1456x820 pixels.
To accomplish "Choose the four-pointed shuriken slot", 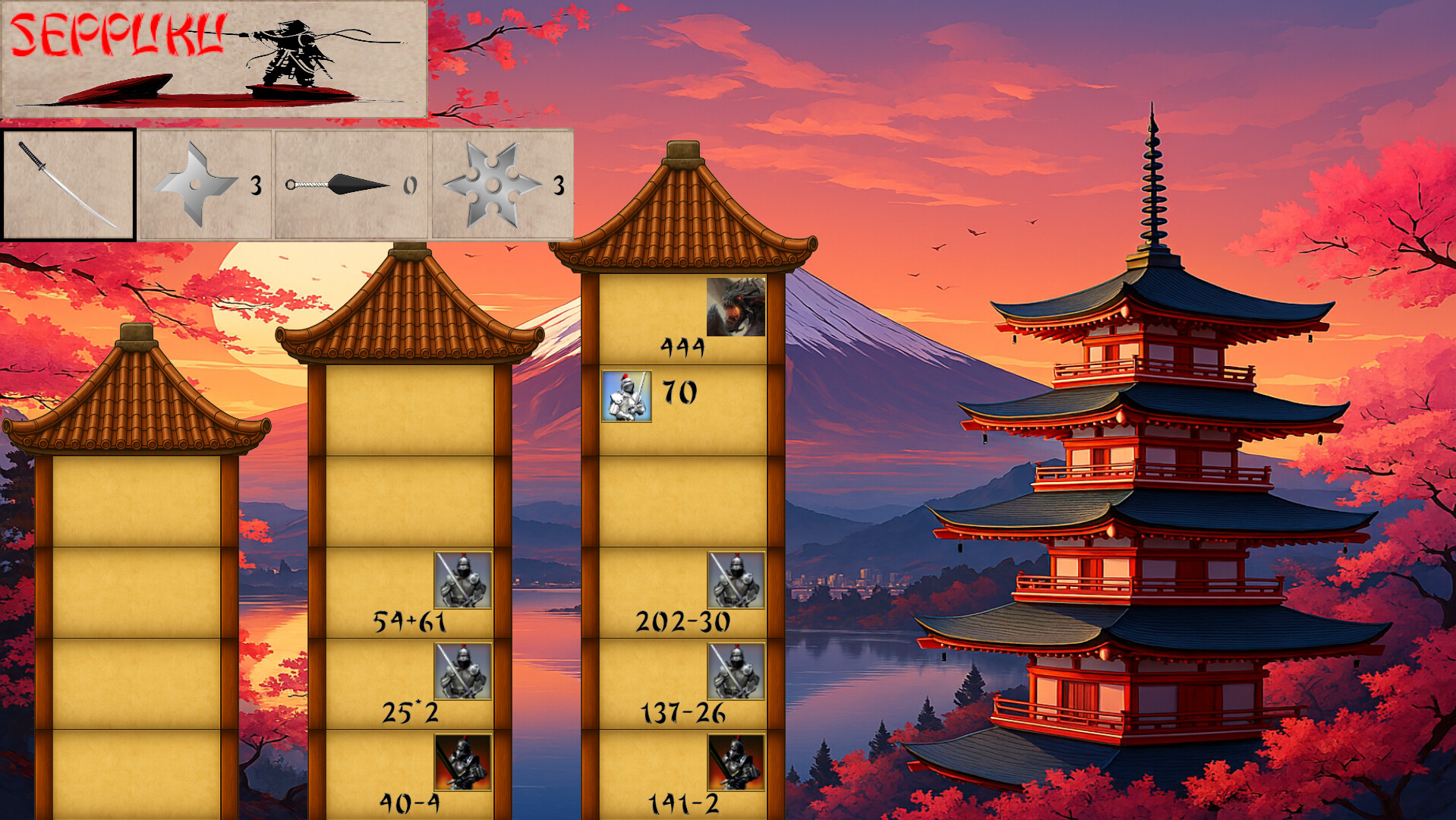I will (x=205, y=185).
